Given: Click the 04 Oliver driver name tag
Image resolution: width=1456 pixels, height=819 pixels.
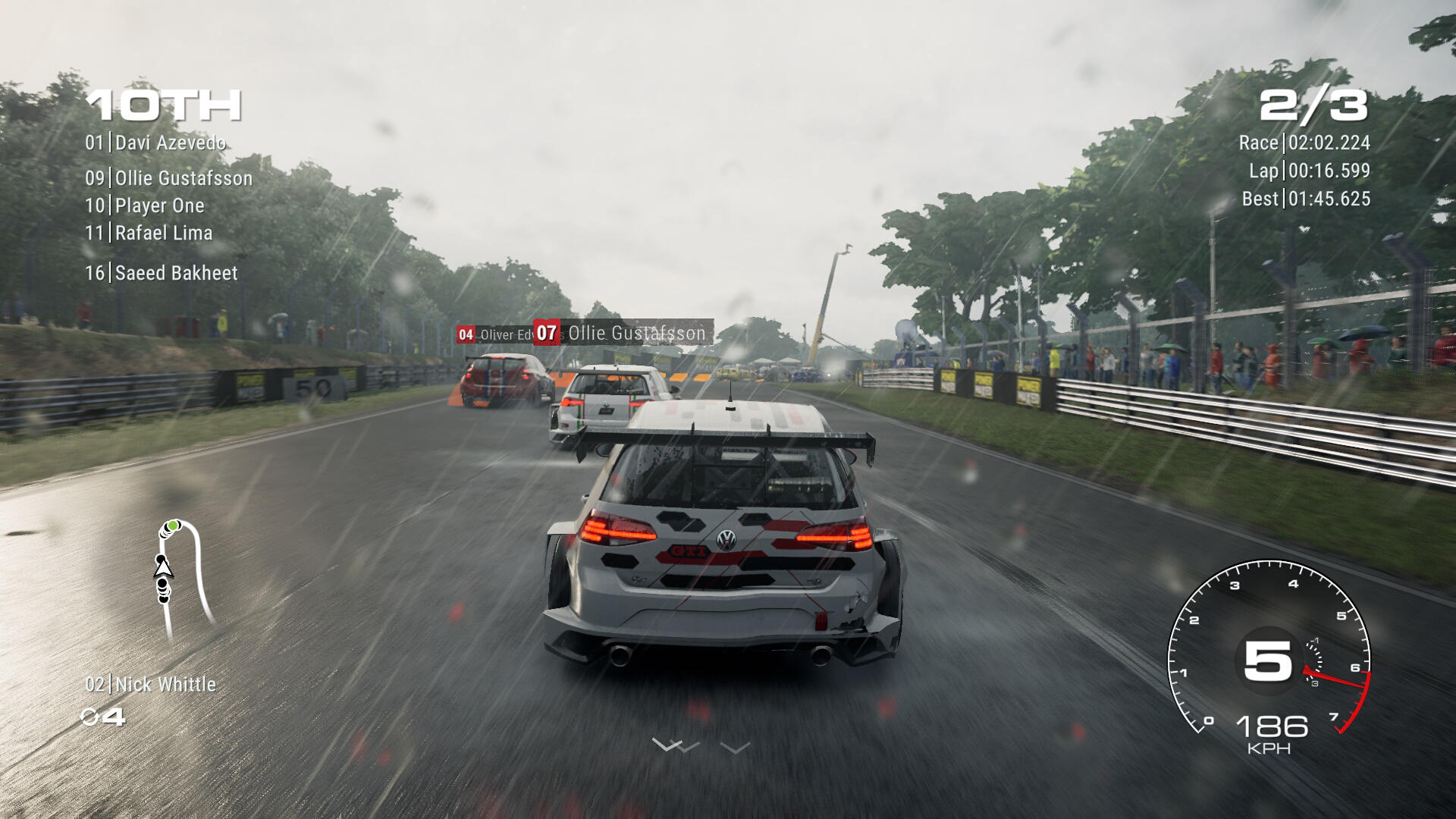Looking at the screenshot, I should 495,334.
